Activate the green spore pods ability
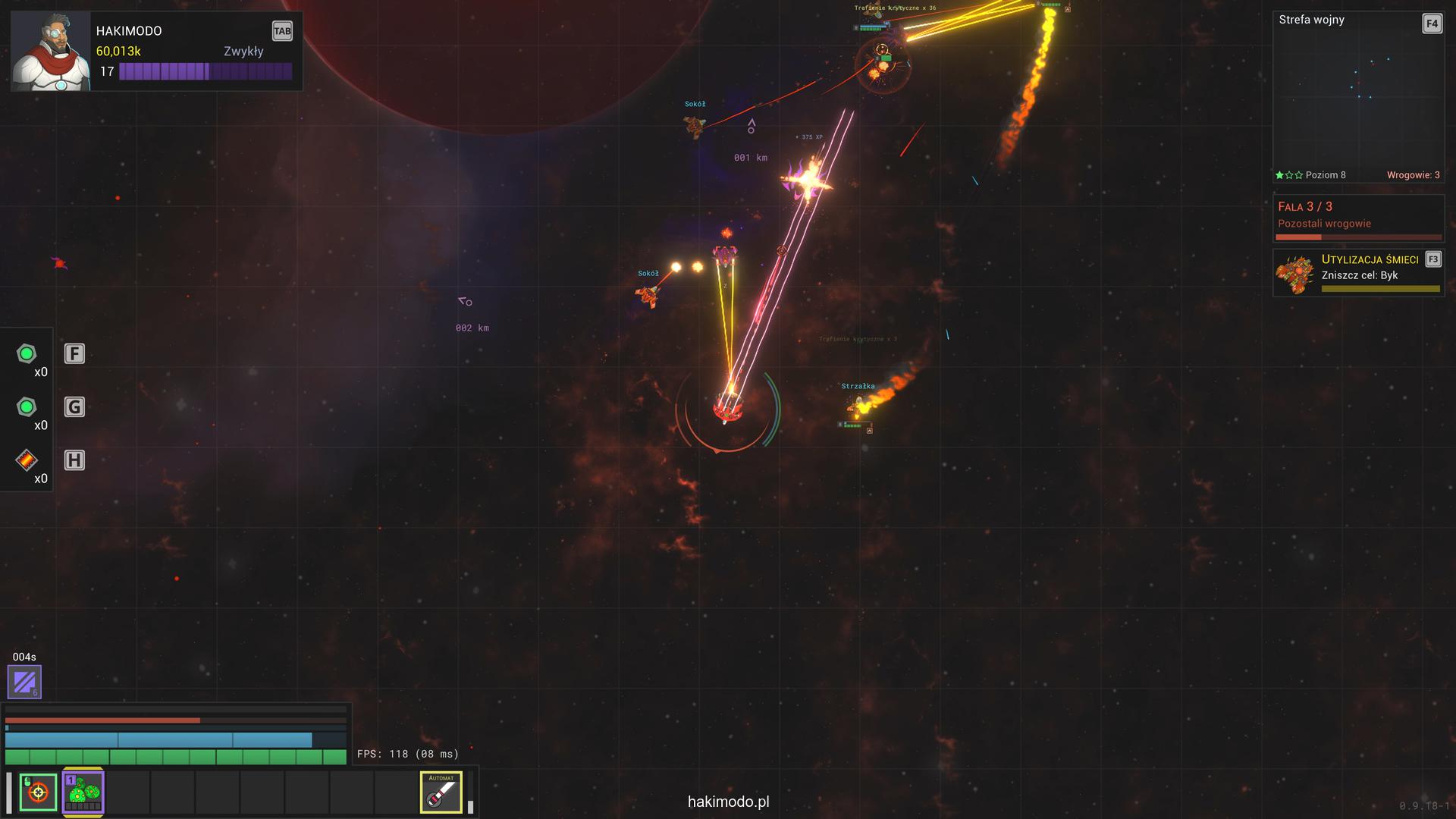The image size is (1456, 819). click(x=83, y=792)
